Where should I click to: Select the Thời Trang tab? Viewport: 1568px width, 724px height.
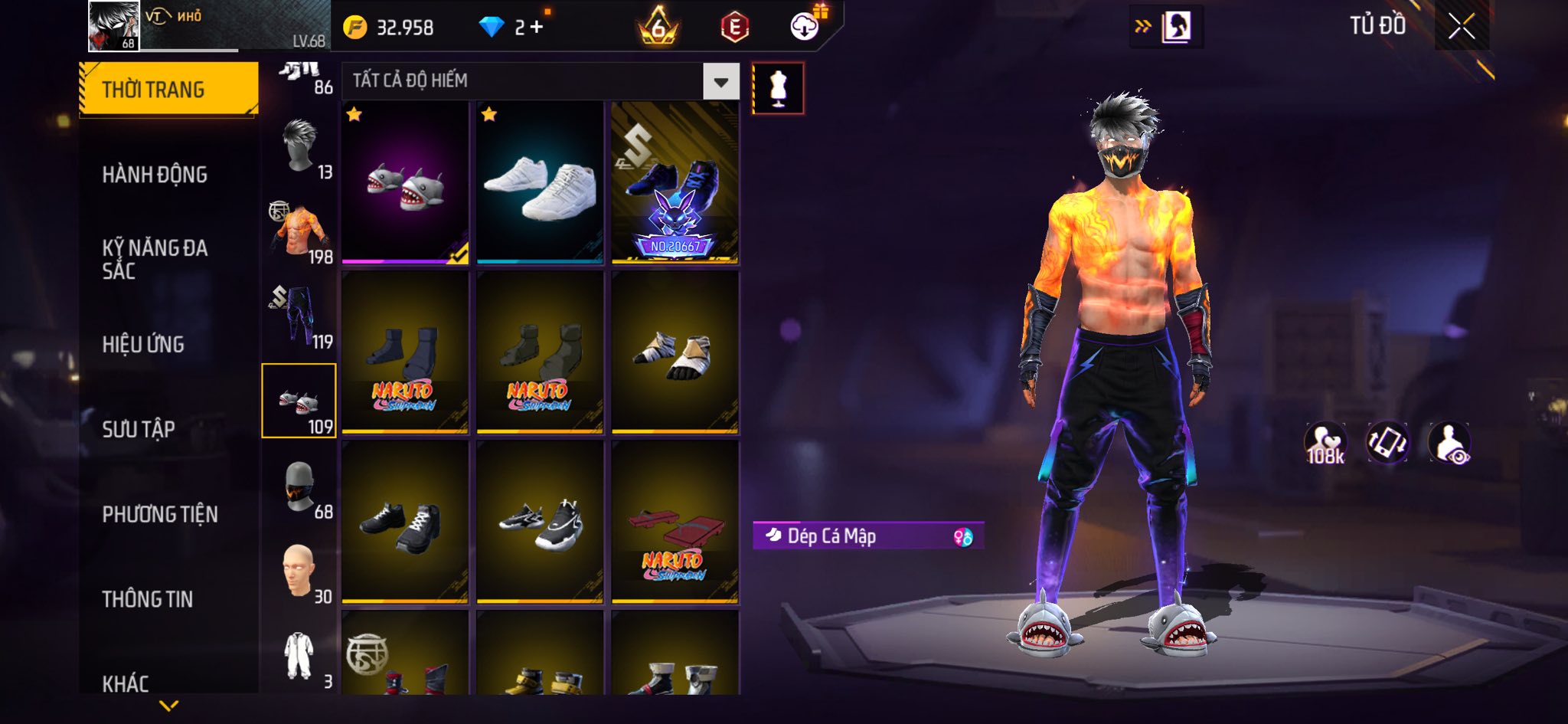[168, 90]
